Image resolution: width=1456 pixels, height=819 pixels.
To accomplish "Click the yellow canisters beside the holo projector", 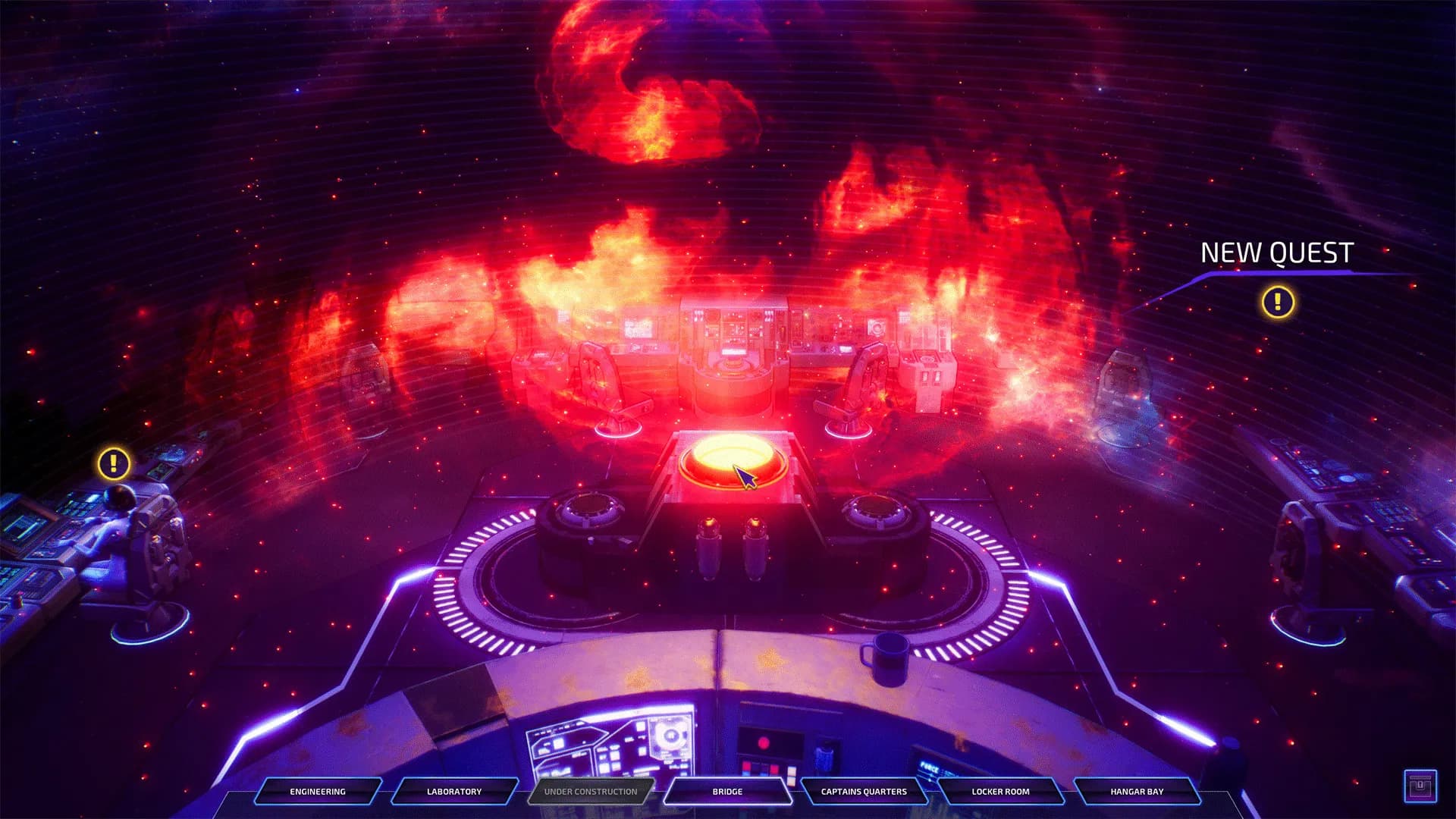I will coord(732,546).
